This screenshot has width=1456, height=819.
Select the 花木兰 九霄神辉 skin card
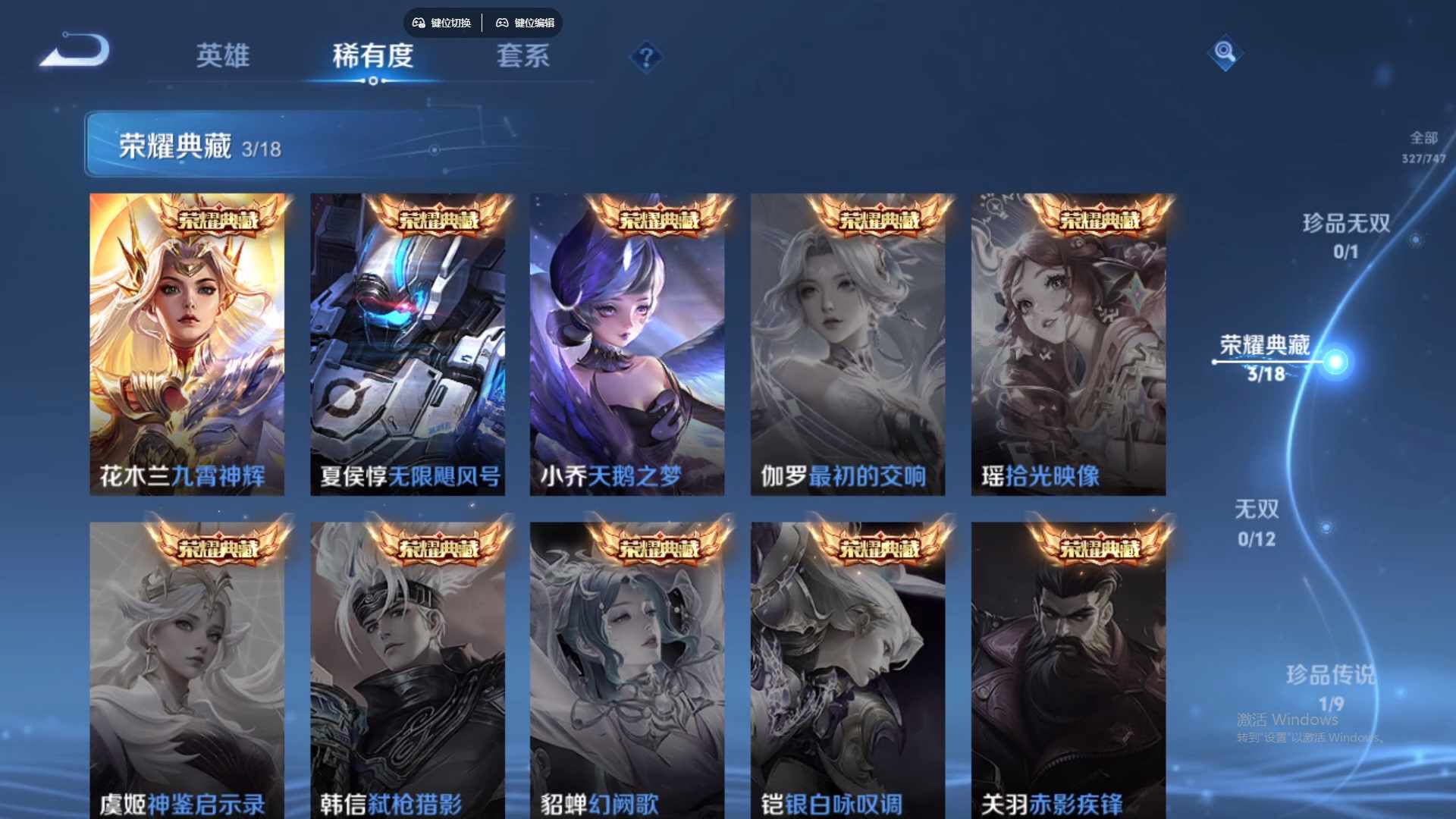coord(187,345)
